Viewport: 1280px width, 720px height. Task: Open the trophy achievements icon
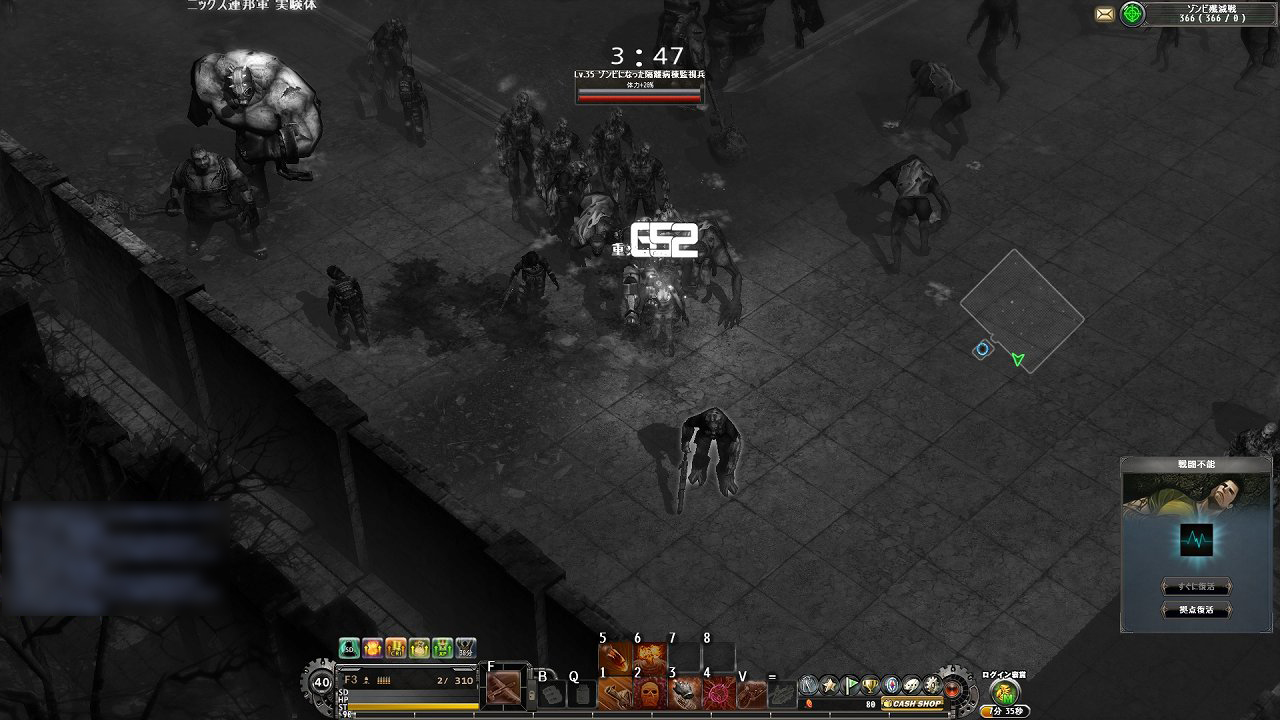(871, 686)
